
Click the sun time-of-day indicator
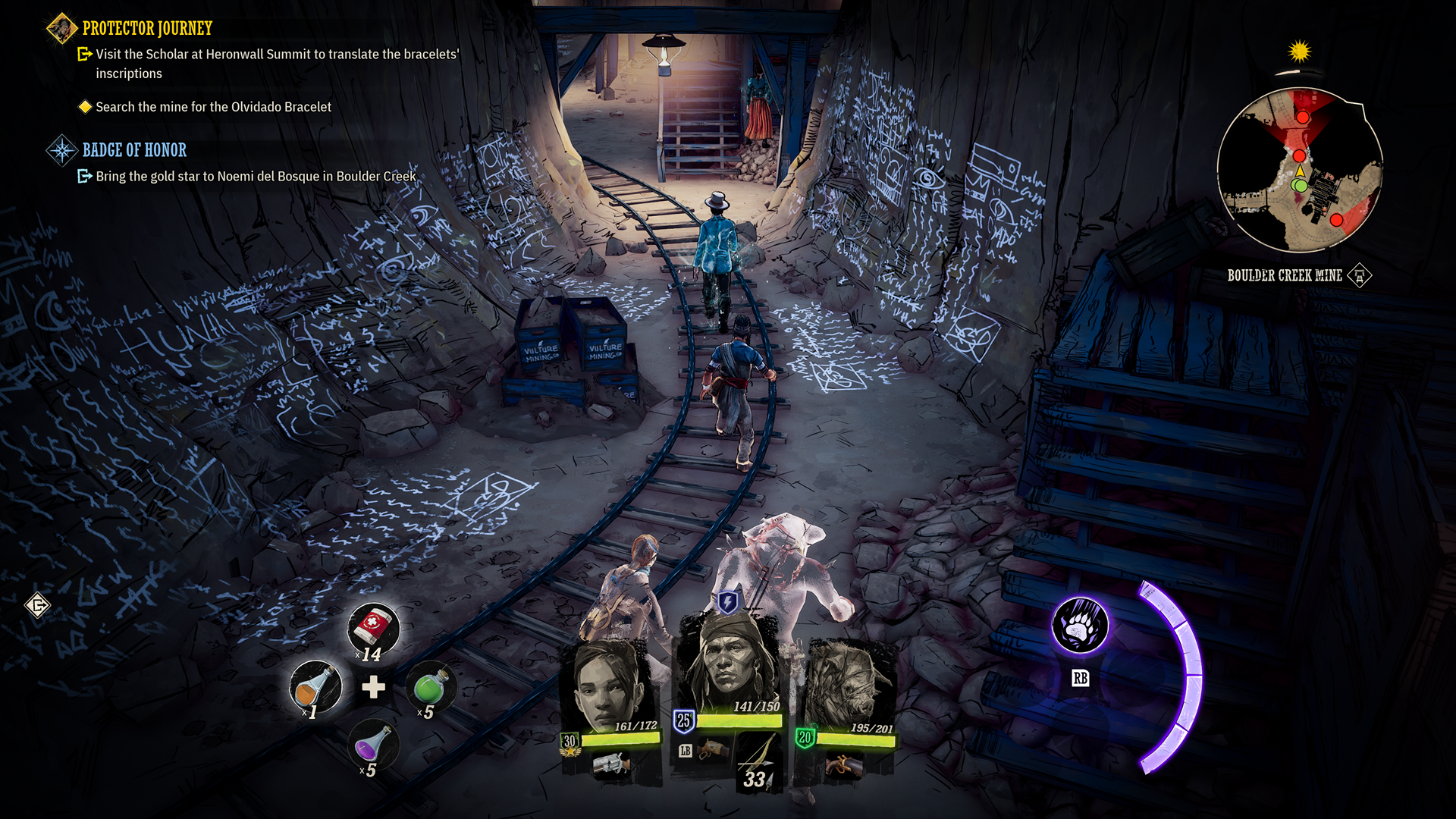(x=1300, y=52)
